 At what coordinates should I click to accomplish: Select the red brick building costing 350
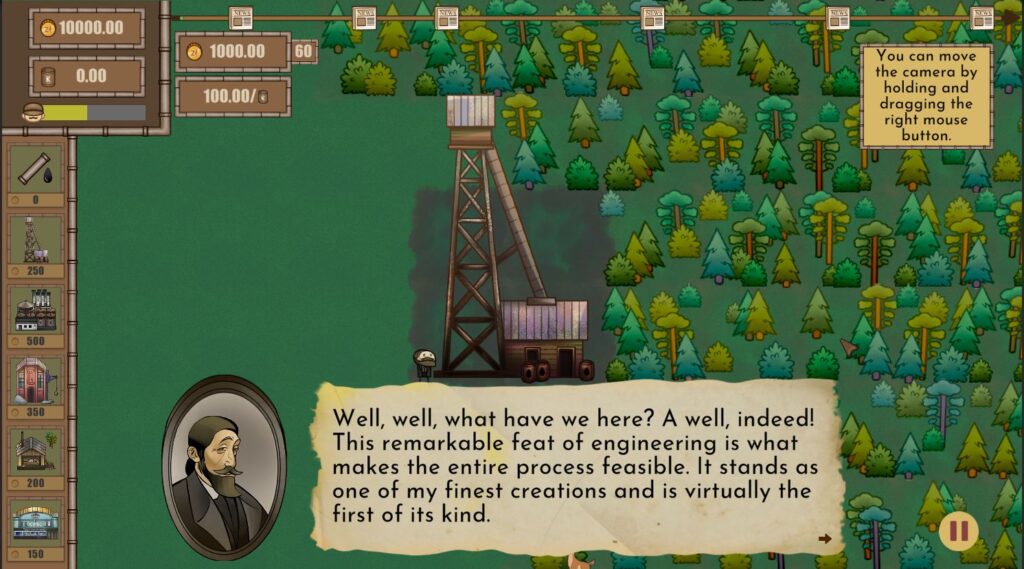(36, 381)
